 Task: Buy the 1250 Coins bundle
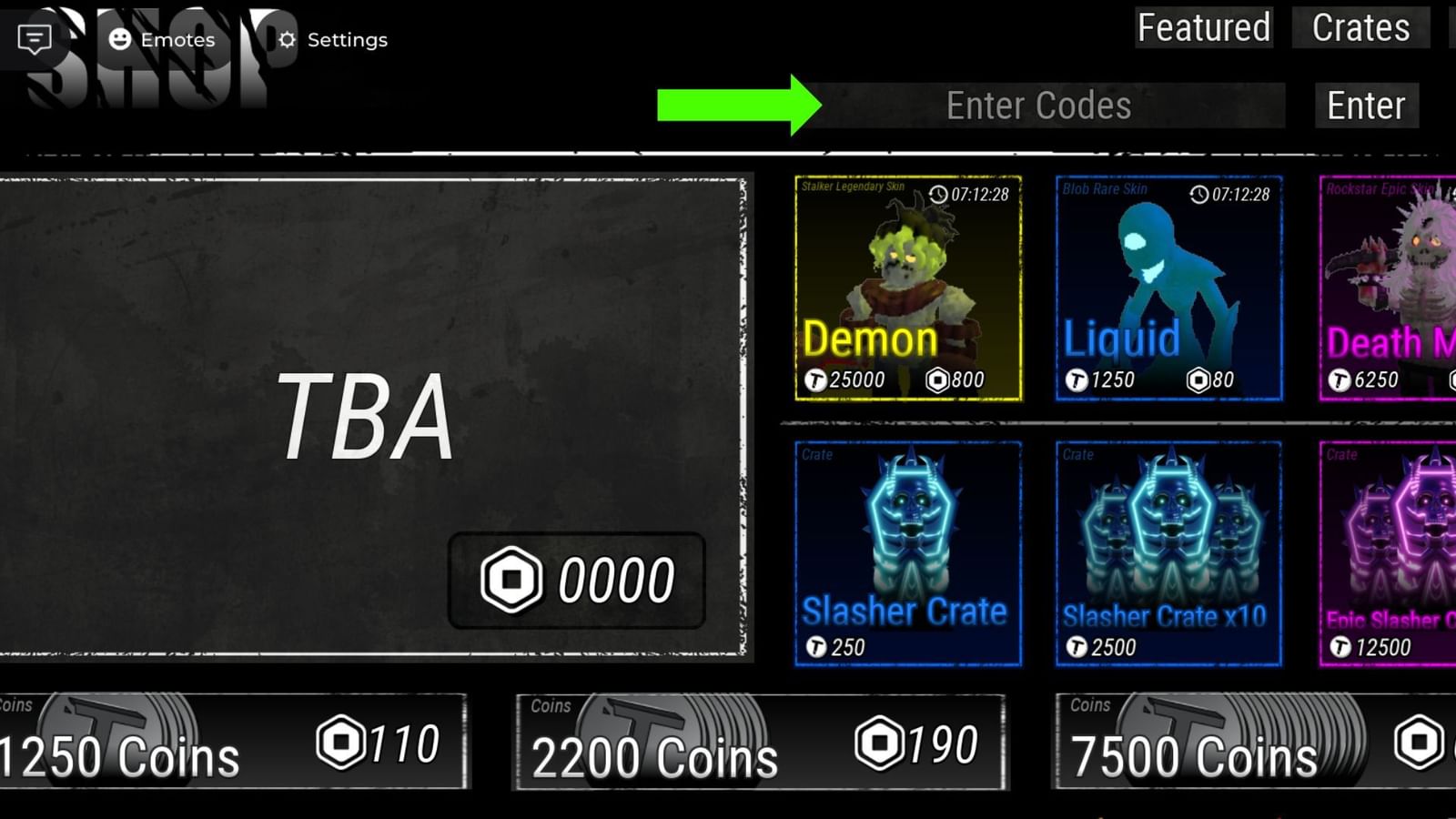click(x=232, y=742)
